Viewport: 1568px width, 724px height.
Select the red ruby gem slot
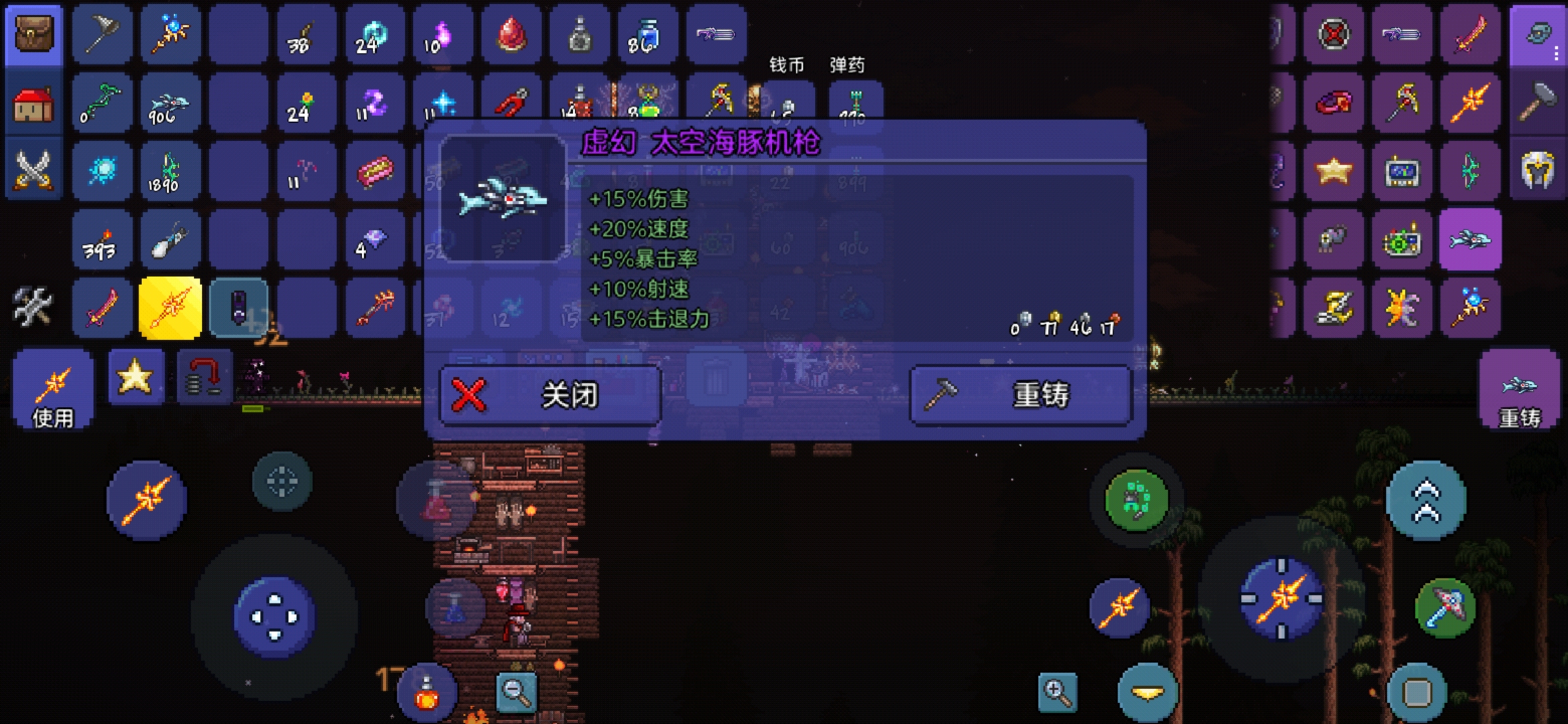[x=511, y=35]
